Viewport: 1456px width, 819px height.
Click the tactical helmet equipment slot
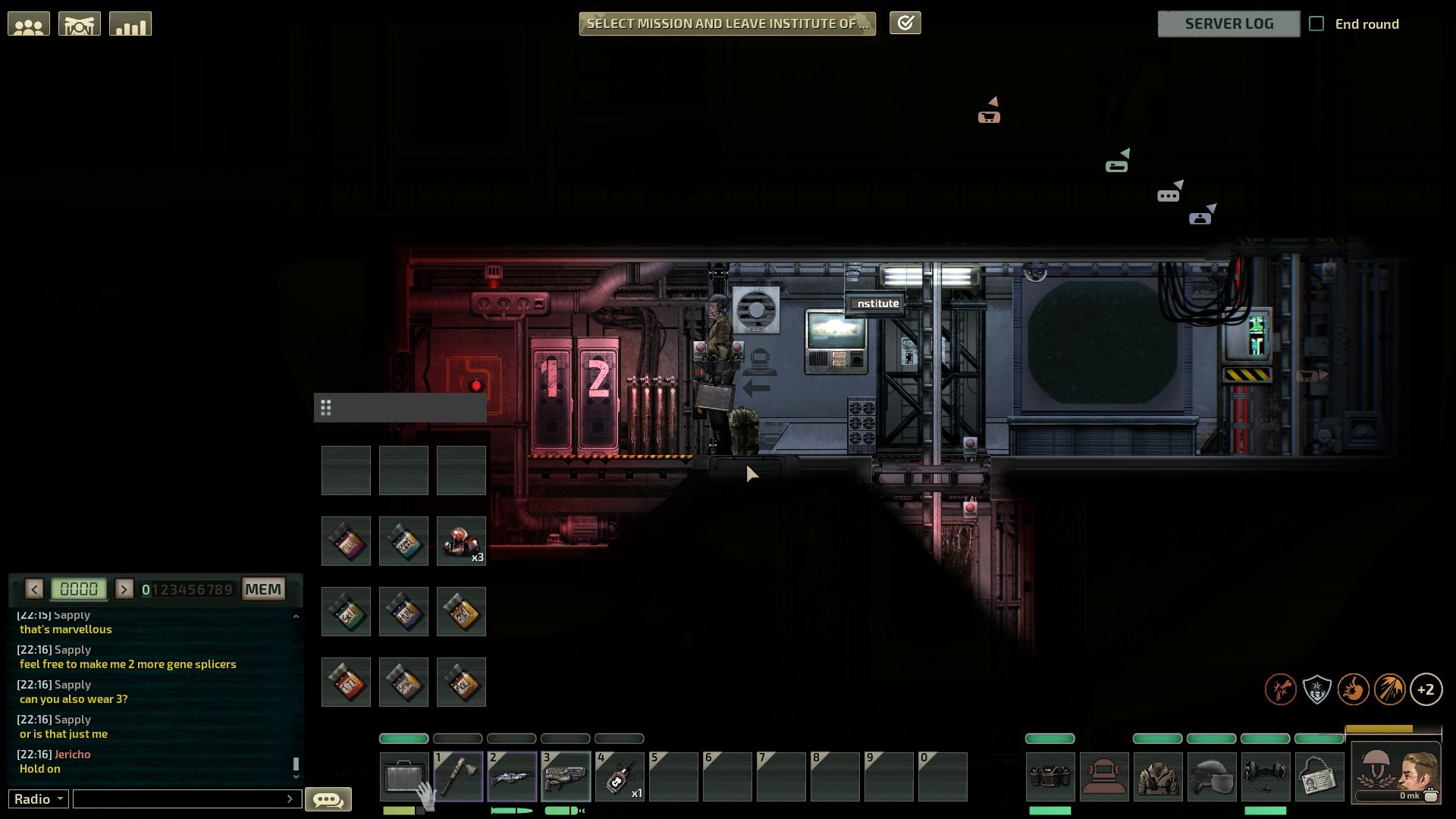pyautogui.click(x=1212, y=777)
